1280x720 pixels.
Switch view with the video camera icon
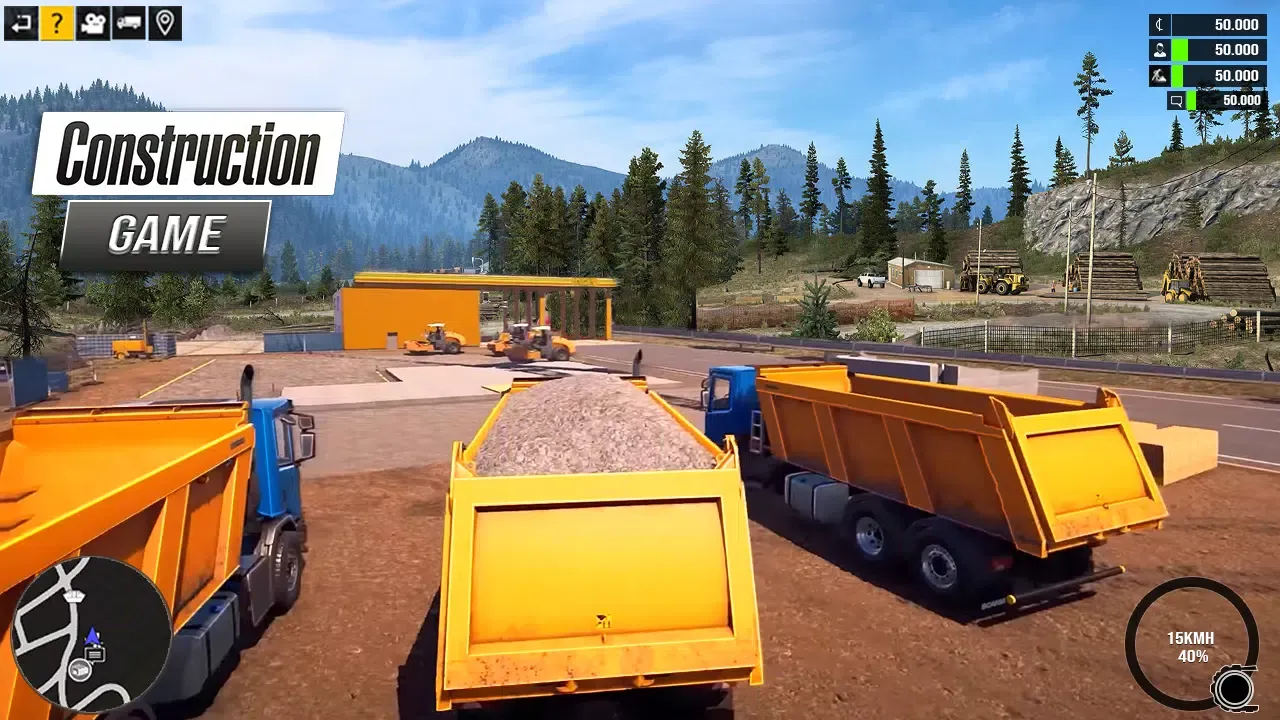[x=93, y=23]
